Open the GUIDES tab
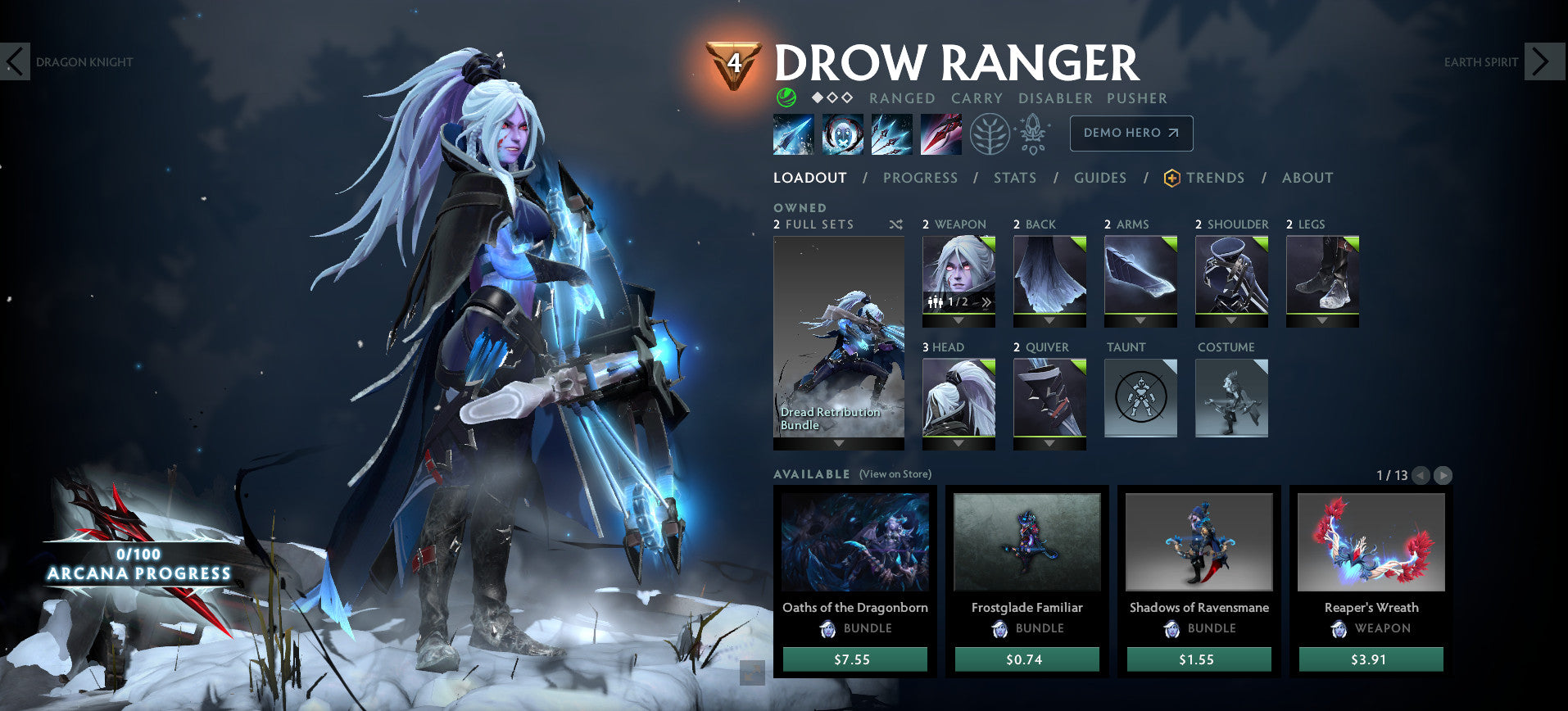 [x=1099, y=178]
